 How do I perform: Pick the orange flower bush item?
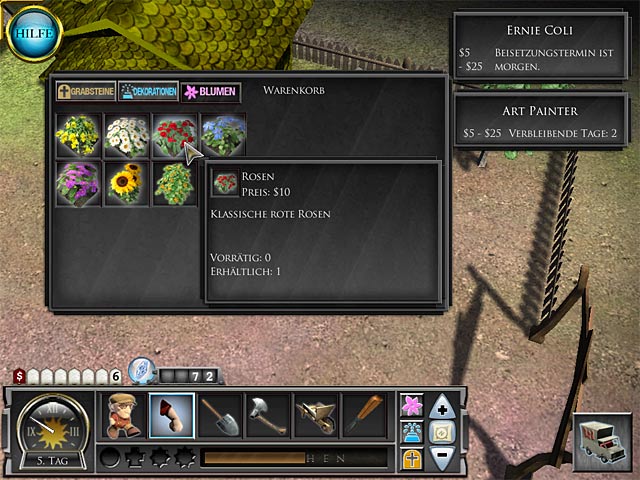point(175,184)
